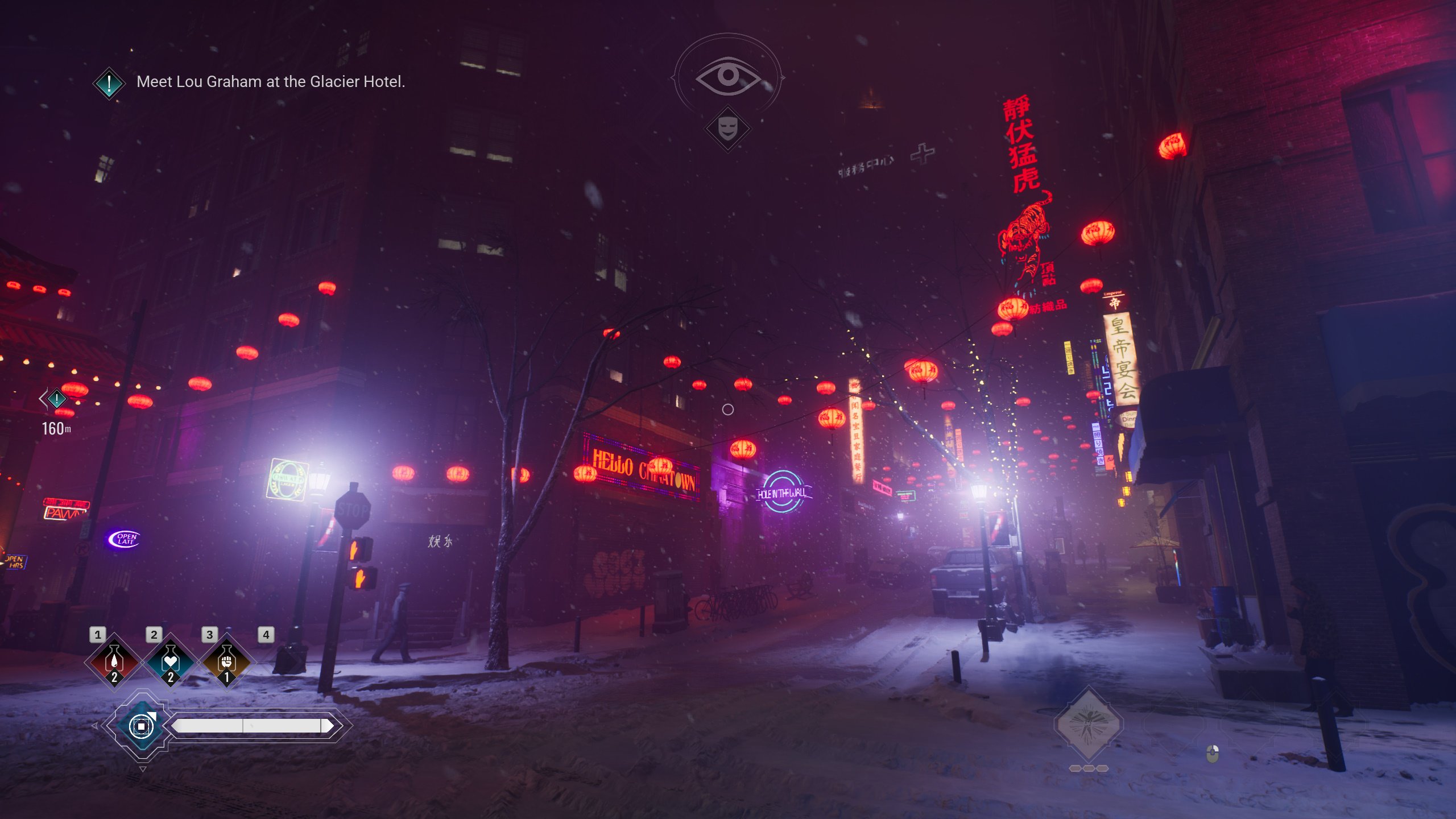The image size is (1456, 819).
Task: Select the blood drop elixir slot
Action: (114, 661)
